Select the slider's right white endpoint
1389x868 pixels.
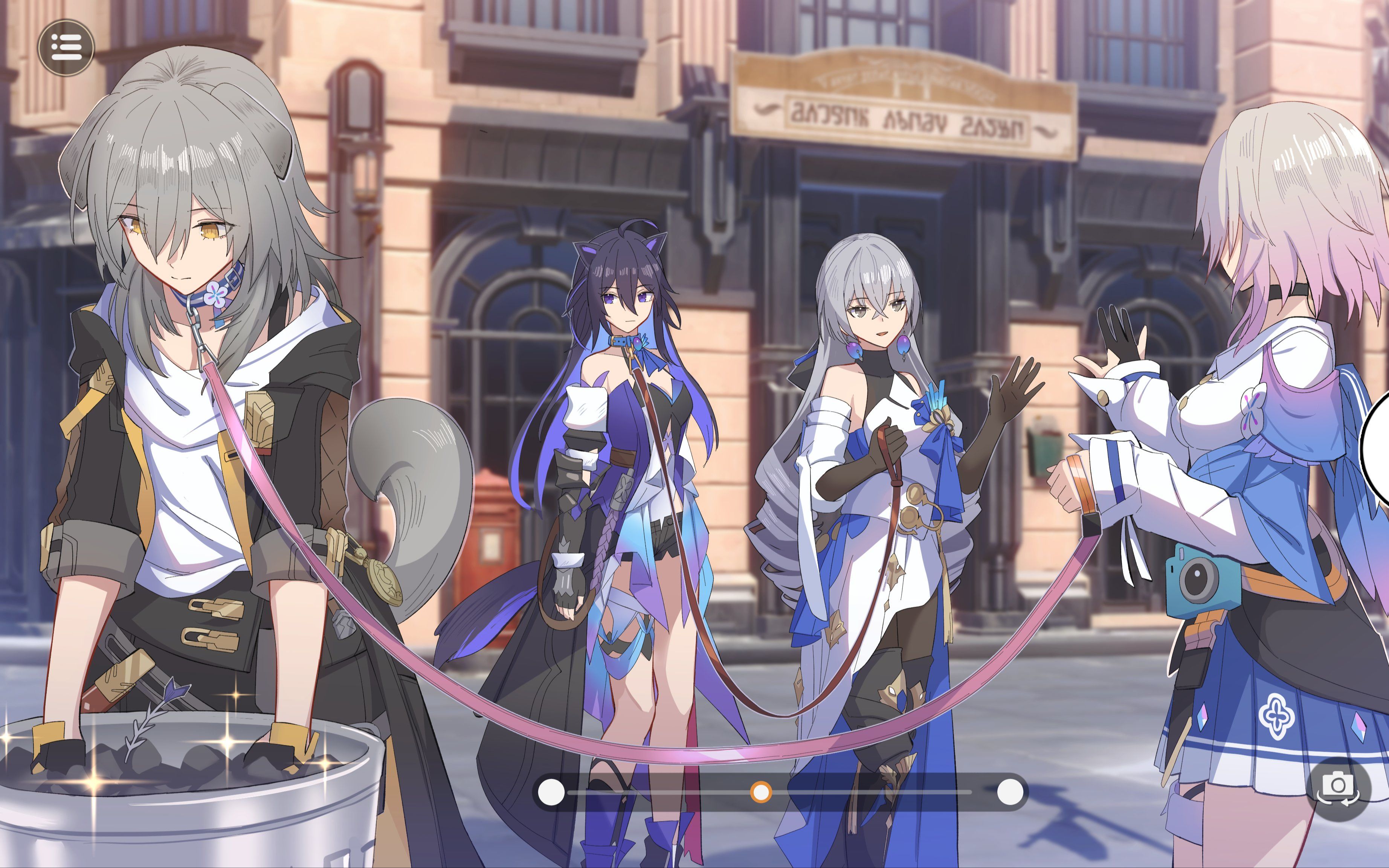tap(1010, 792)
